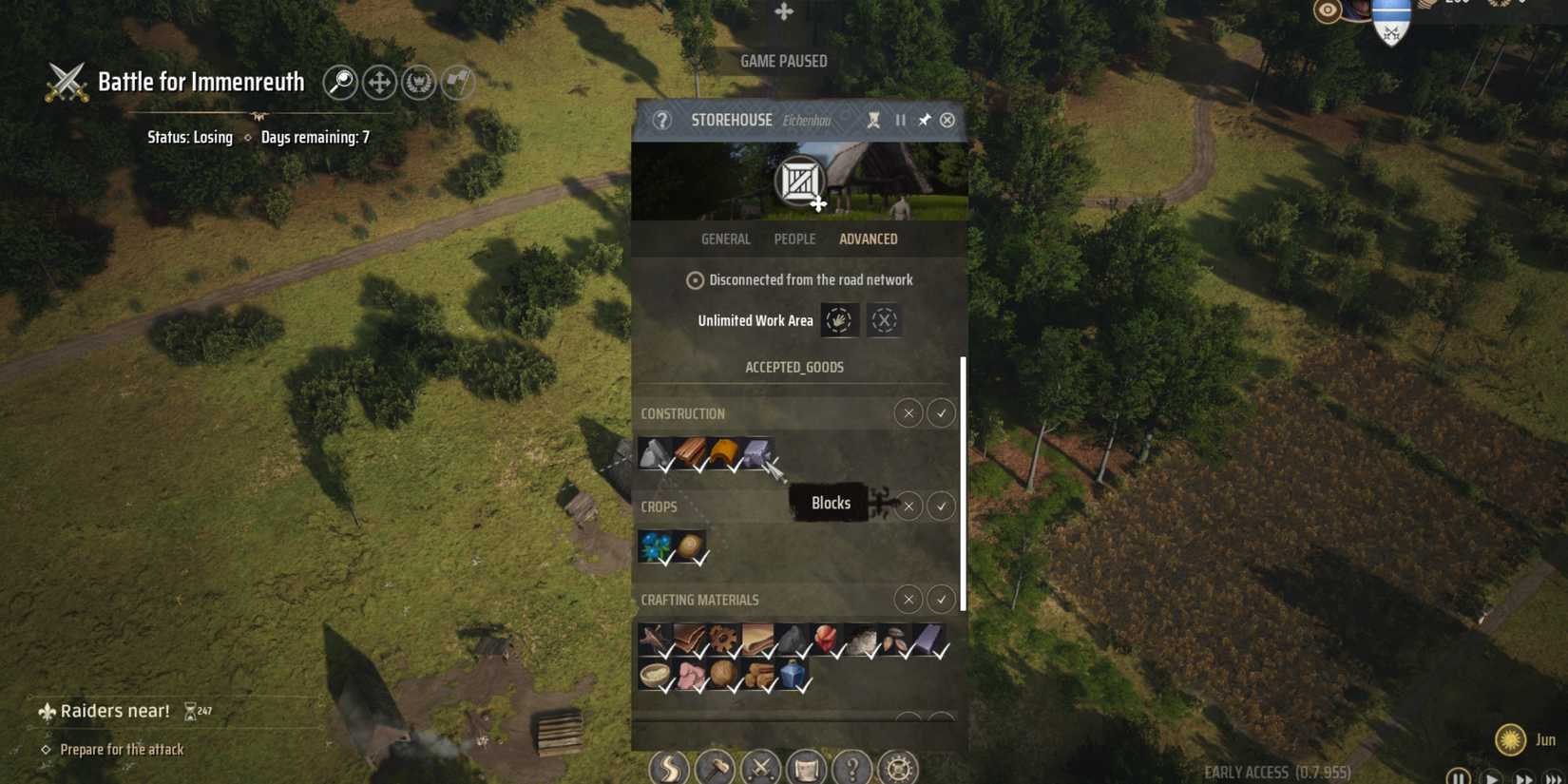Accept all Crafting Materials via checkmark
The image size is (1568, 784).
point(941,600)
